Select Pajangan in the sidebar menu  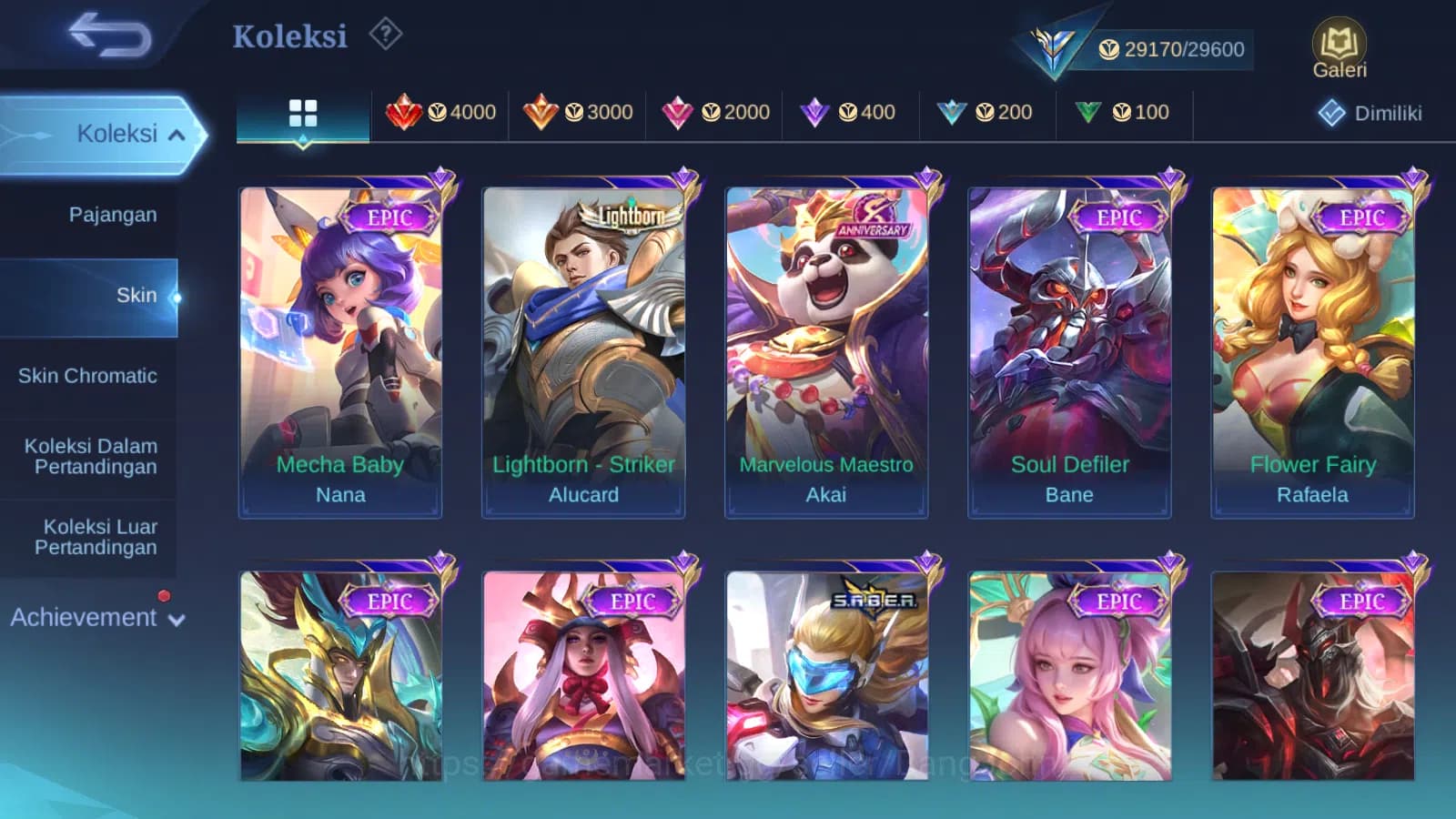[x=111, y=215]
